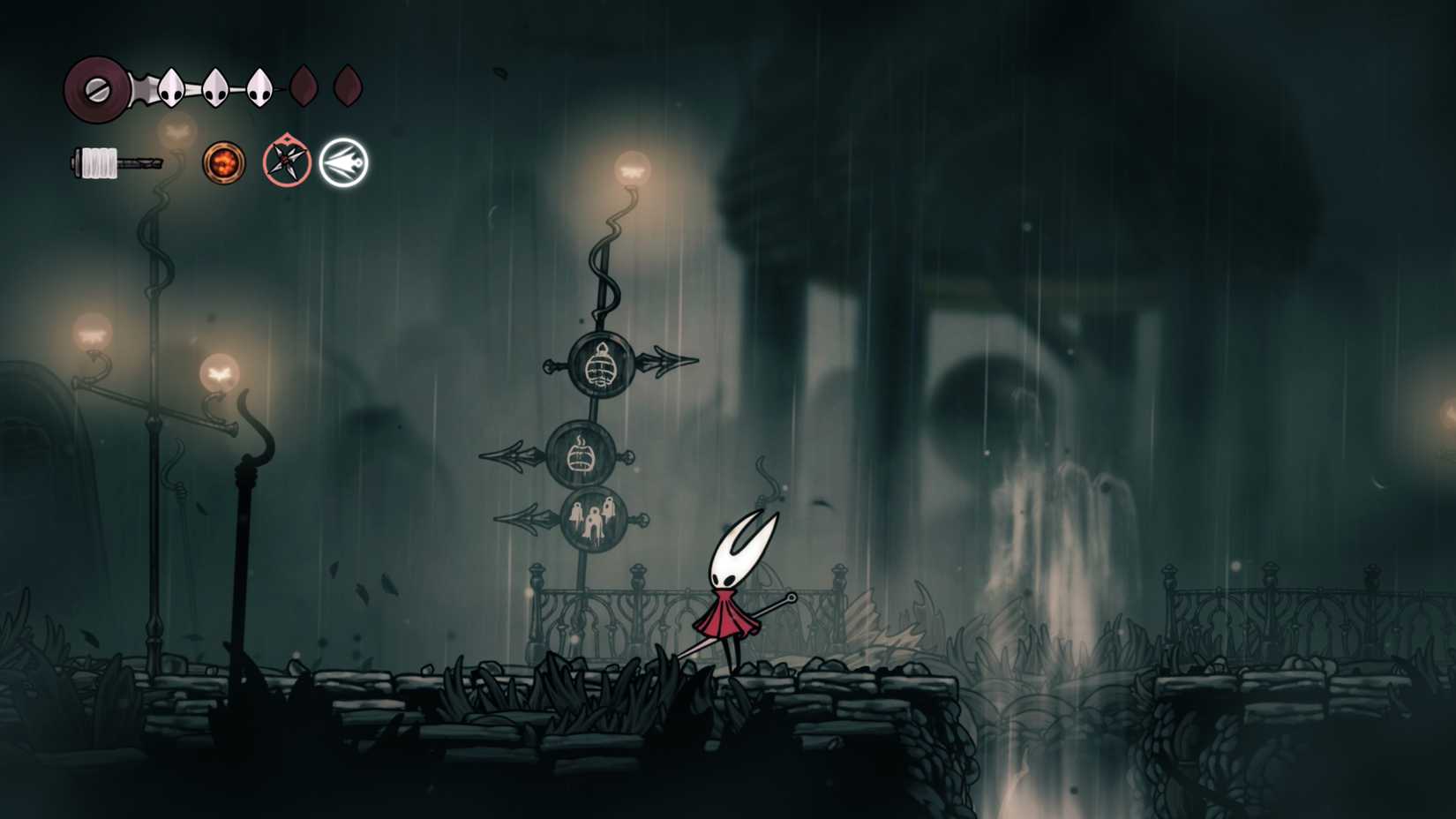Select the glowing Silk Spear ability icon
Image resolution: width=1456 pixels, height=819 pixels.
[x=344, y=162]
